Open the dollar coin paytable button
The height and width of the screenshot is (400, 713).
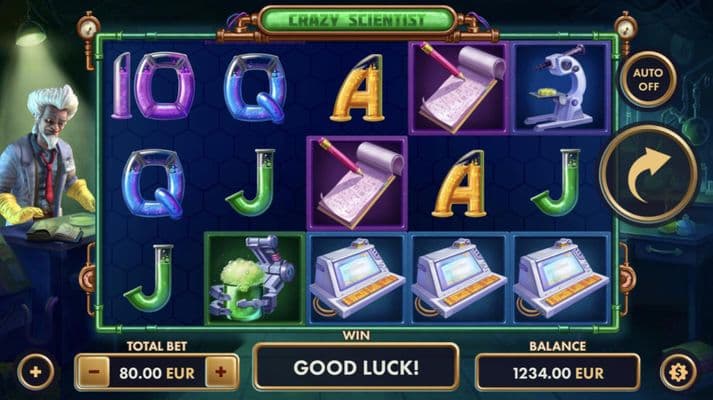(x=677, y=373)
